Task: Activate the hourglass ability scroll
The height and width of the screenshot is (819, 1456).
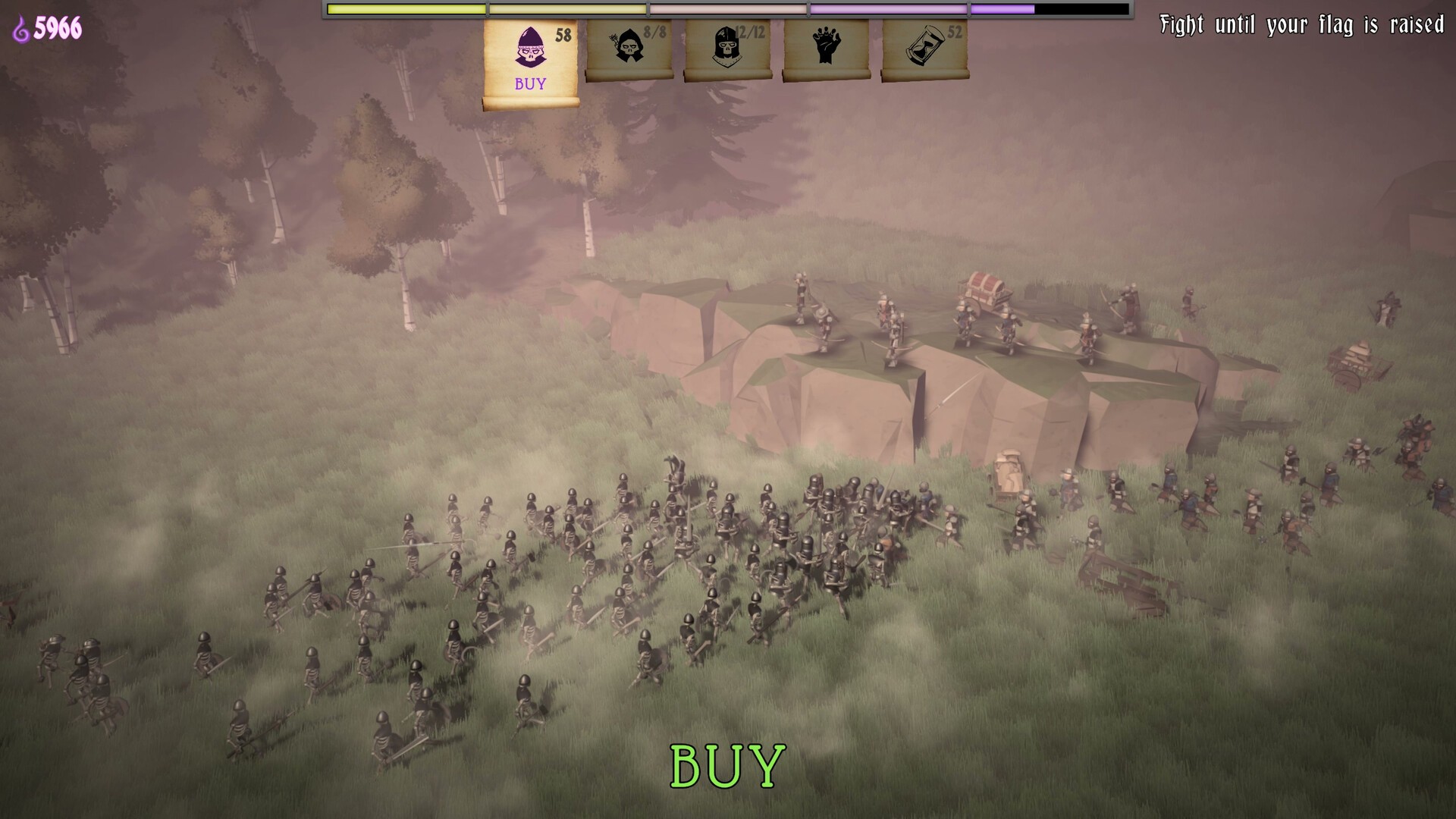Action: click(924, 49)
